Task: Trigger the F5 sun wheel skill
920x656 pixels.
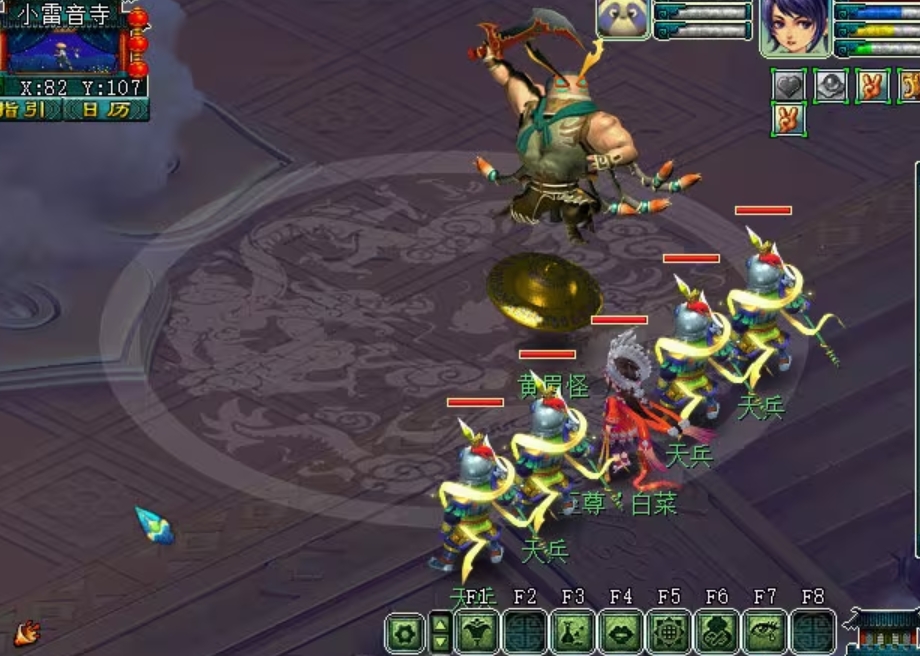Action: (x=669, y=632)
